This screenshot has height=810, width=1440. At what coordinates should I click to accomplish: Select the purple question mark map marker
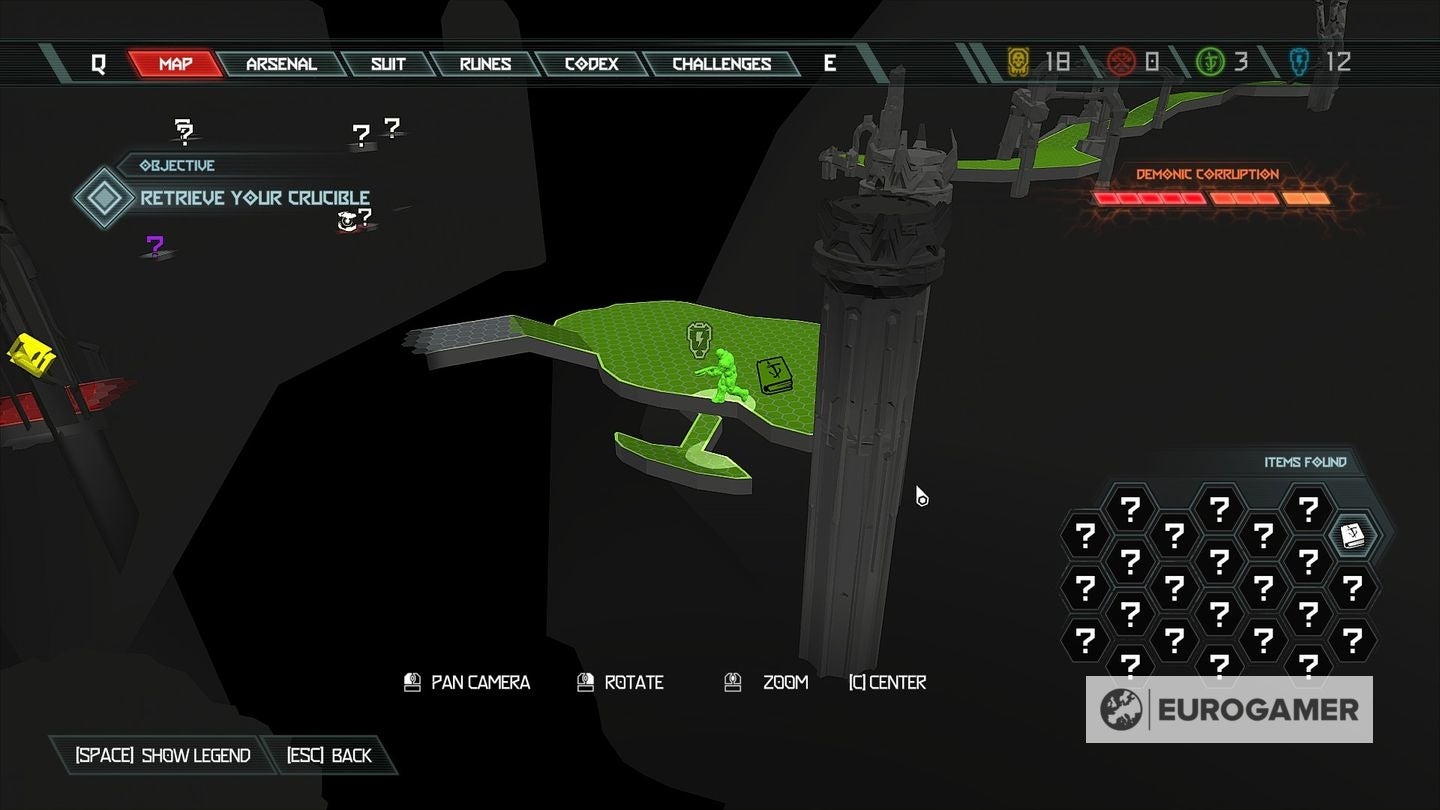[x=155, y=245]
